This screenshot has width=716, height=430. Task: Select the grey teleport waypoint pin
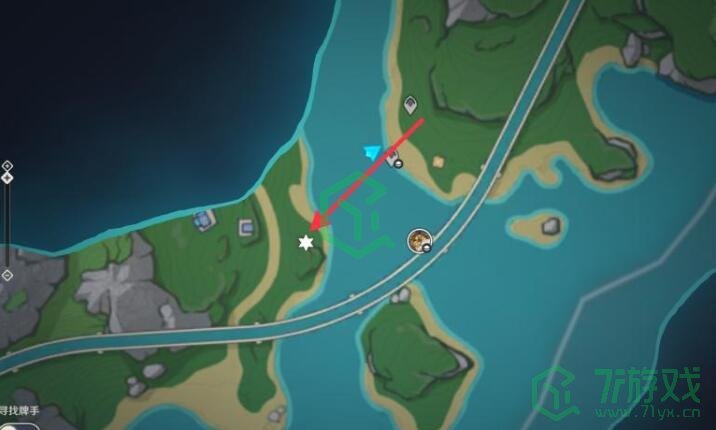[x=410, y=104]
